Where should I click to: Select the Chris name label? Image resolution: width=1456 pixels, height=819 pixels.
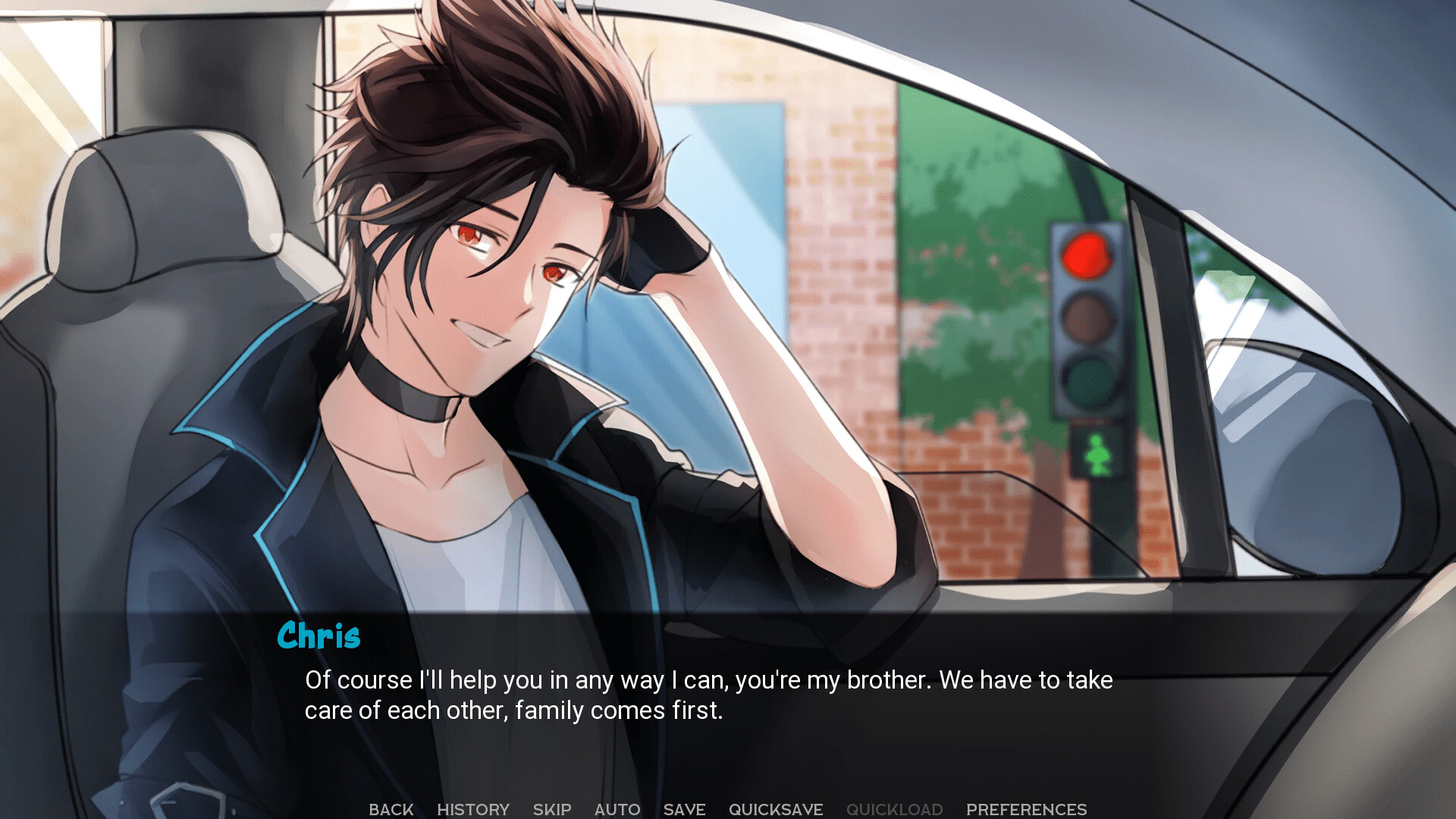click(x=318, y=637)
